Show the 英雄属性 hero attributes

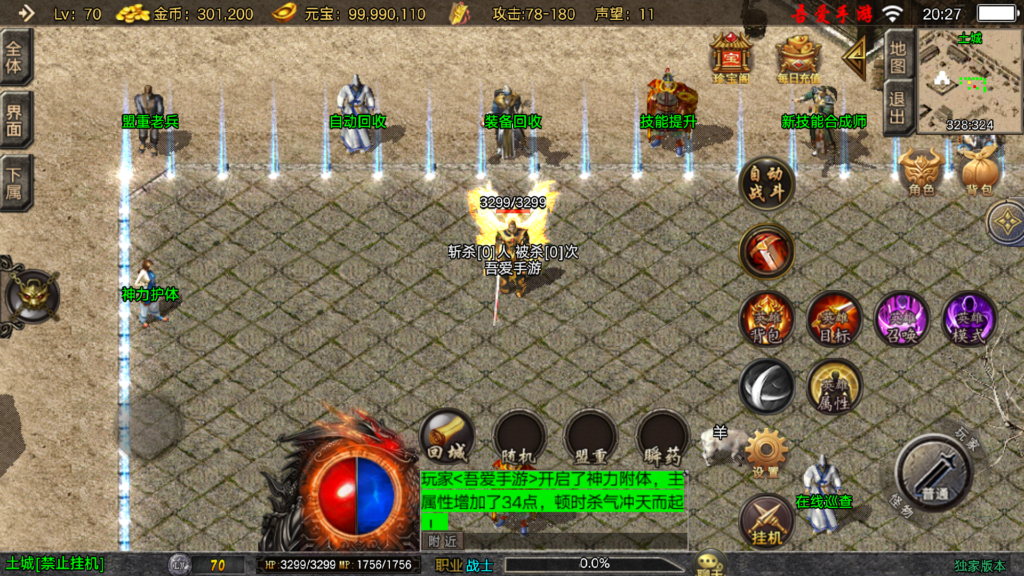click(x=834, y=386)
